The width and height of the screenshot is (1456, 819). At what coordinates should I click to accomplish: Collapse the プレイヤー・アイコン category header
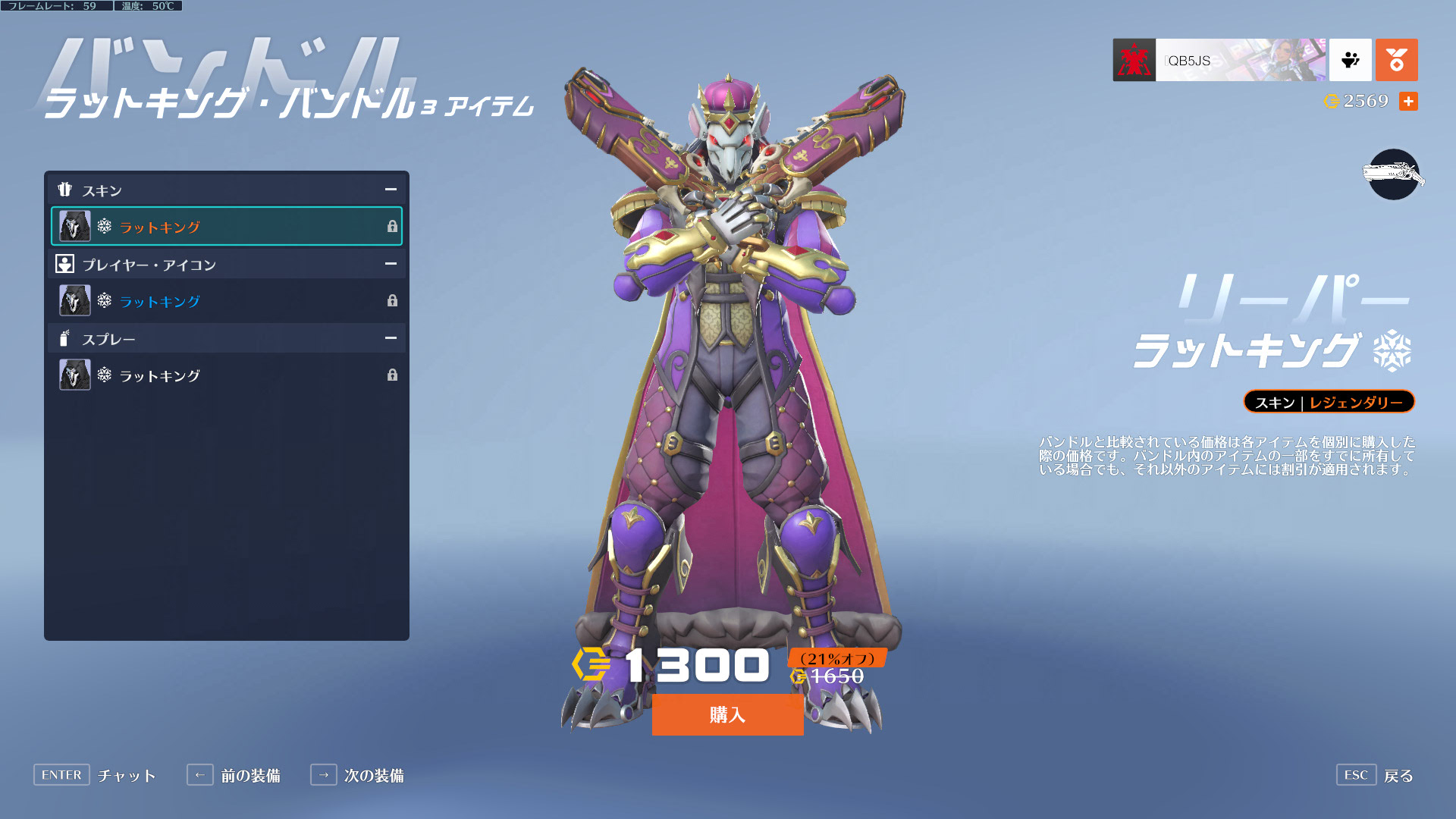pyautogui.click(x=390, y=264)
